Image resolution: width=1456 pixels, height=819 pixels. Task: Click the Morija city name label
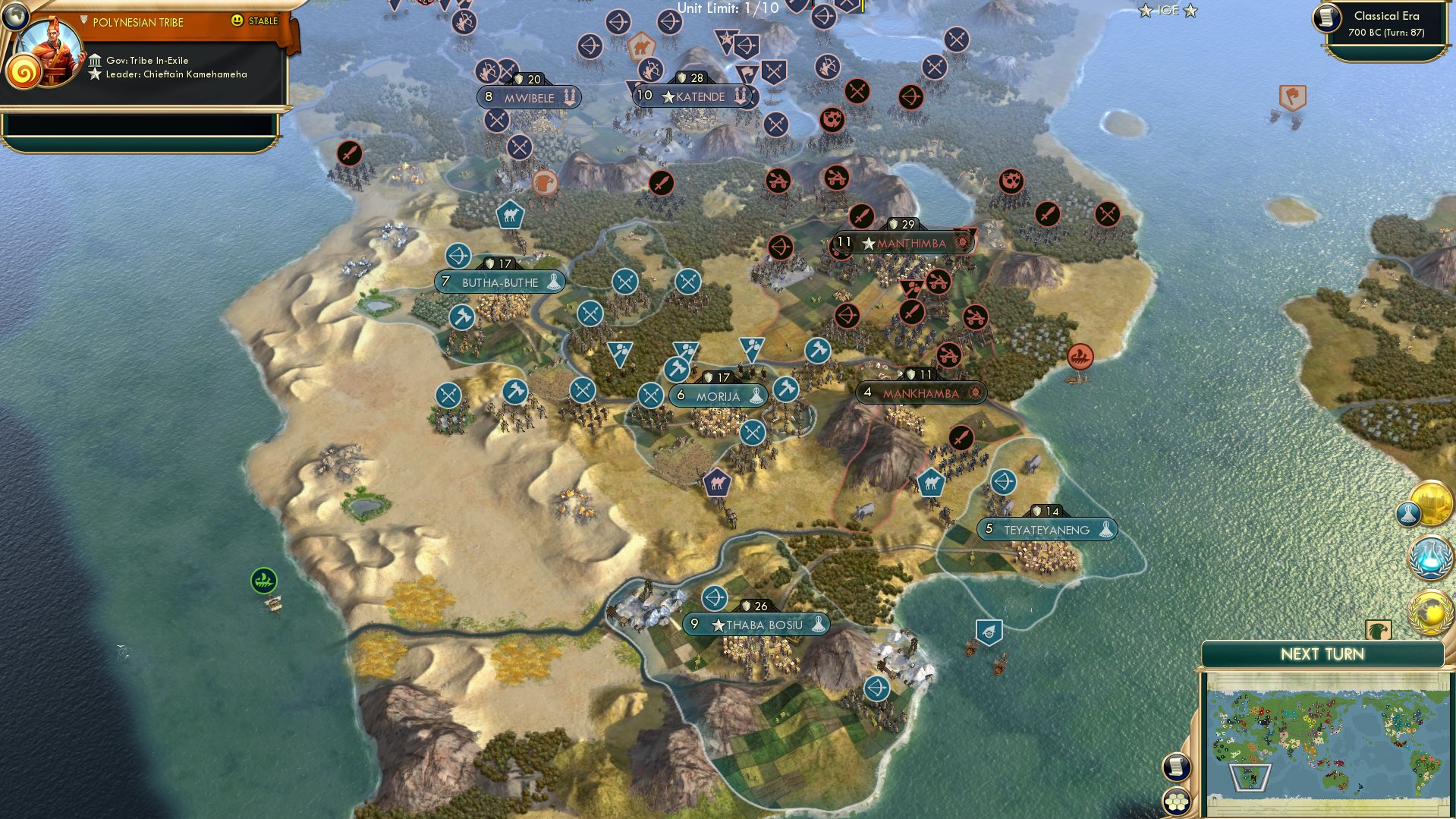(x=718, y=395)
